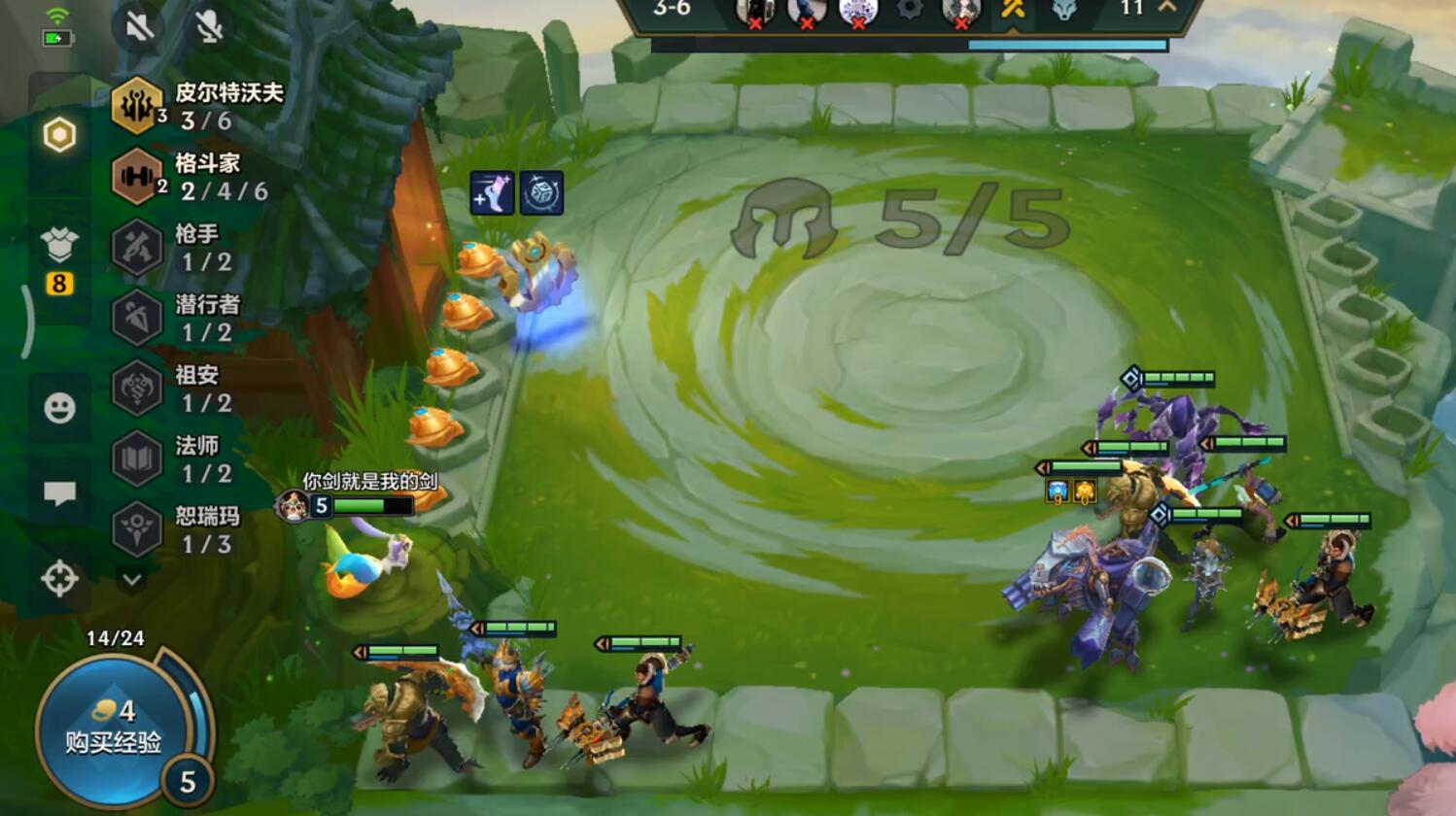Image resolution: width=1456 pixels, height=816 pixels.
Task: Select the 格斗家 trait entry
Action: point(191,177)
